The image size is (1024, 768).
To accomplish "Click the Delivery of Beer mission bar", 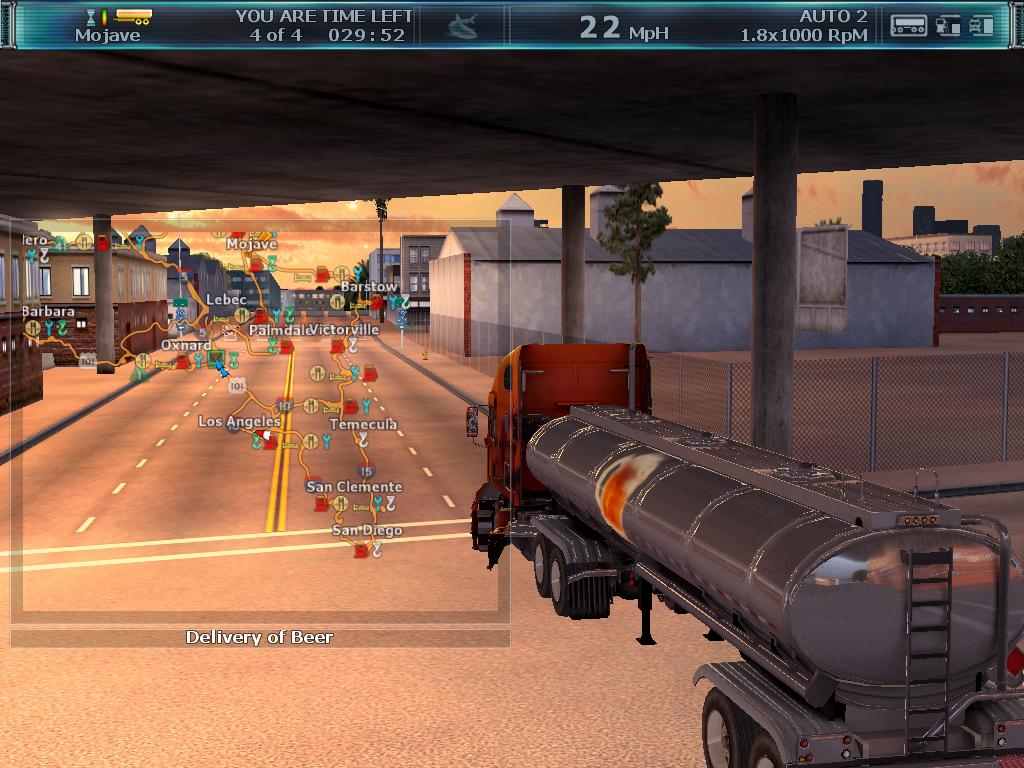I will (260, 637).
